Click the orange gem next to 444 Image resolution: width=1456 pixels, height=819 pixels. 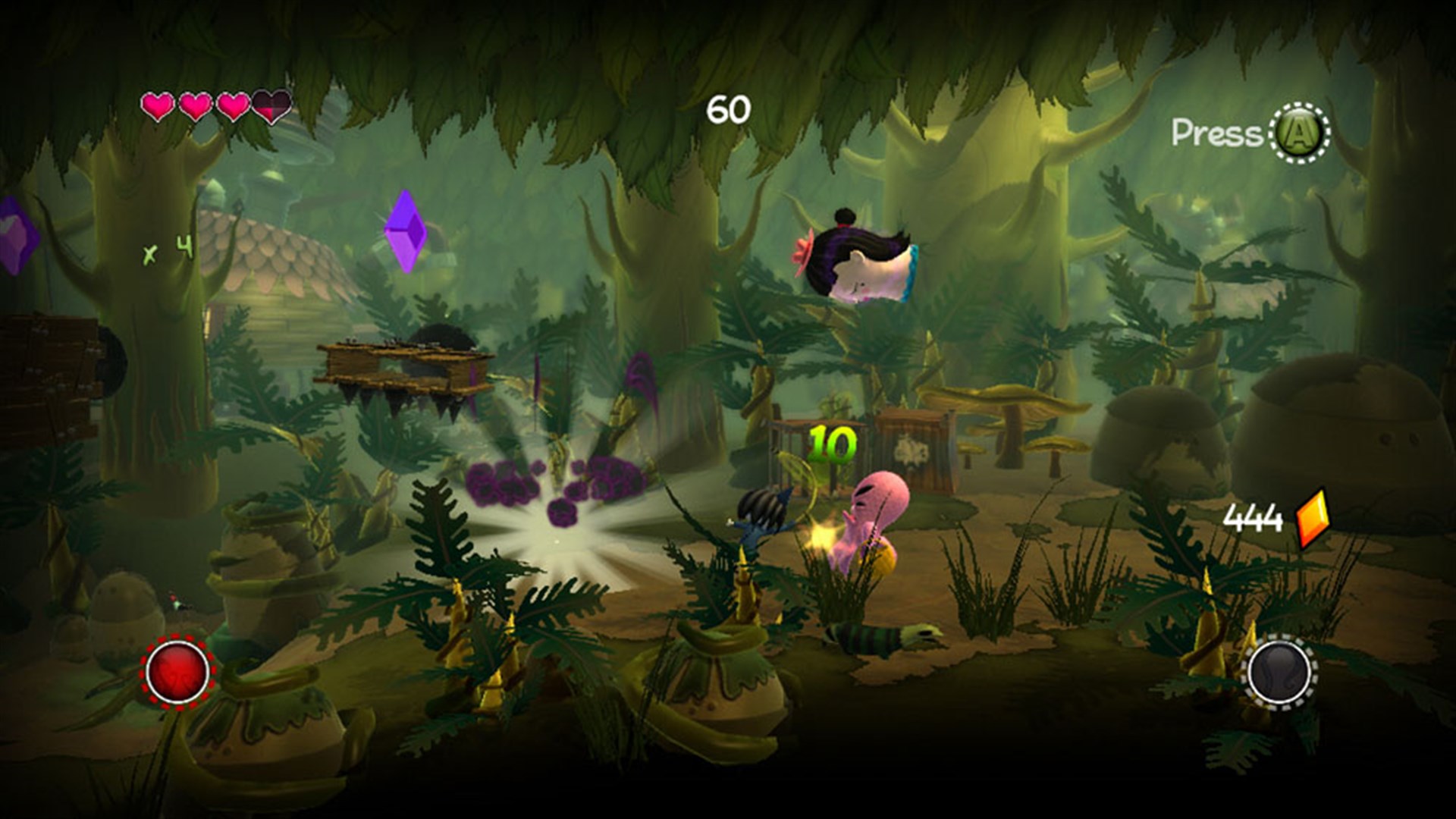[1312, 516]
